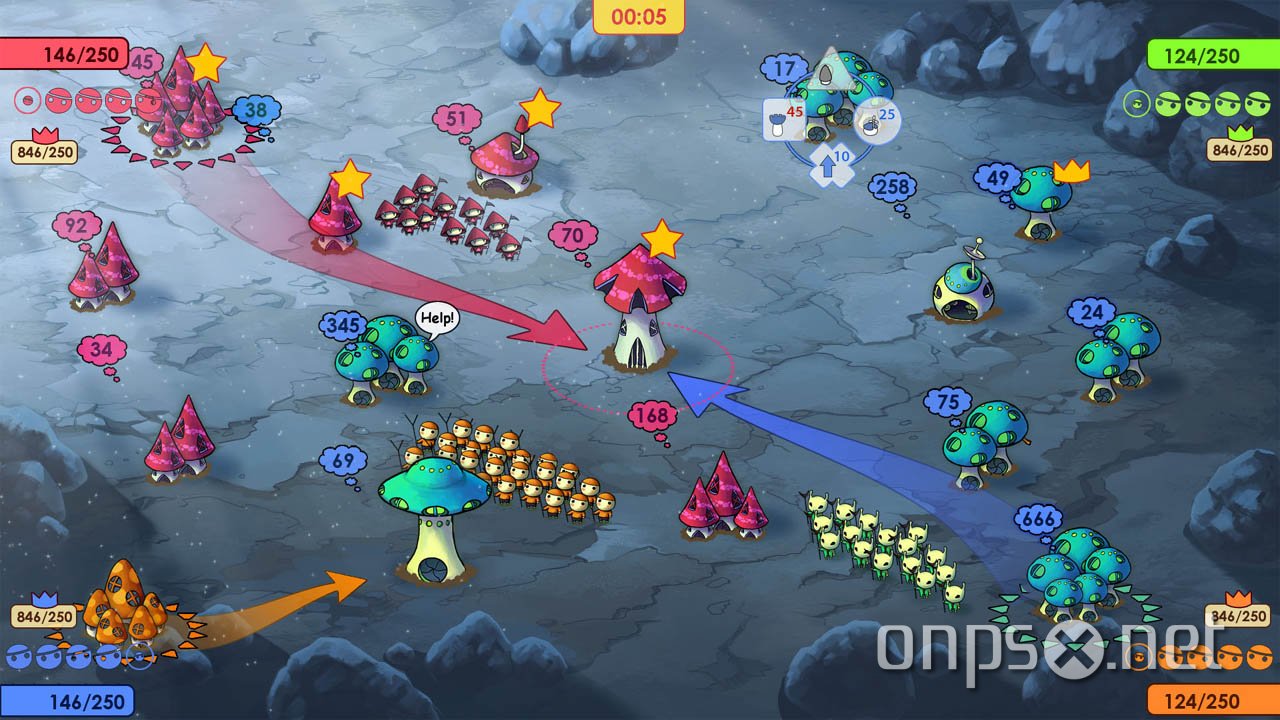1280x720 pixels.
Task: Select the first blue ninja avatar bottom left
Action: coord(17,657)
